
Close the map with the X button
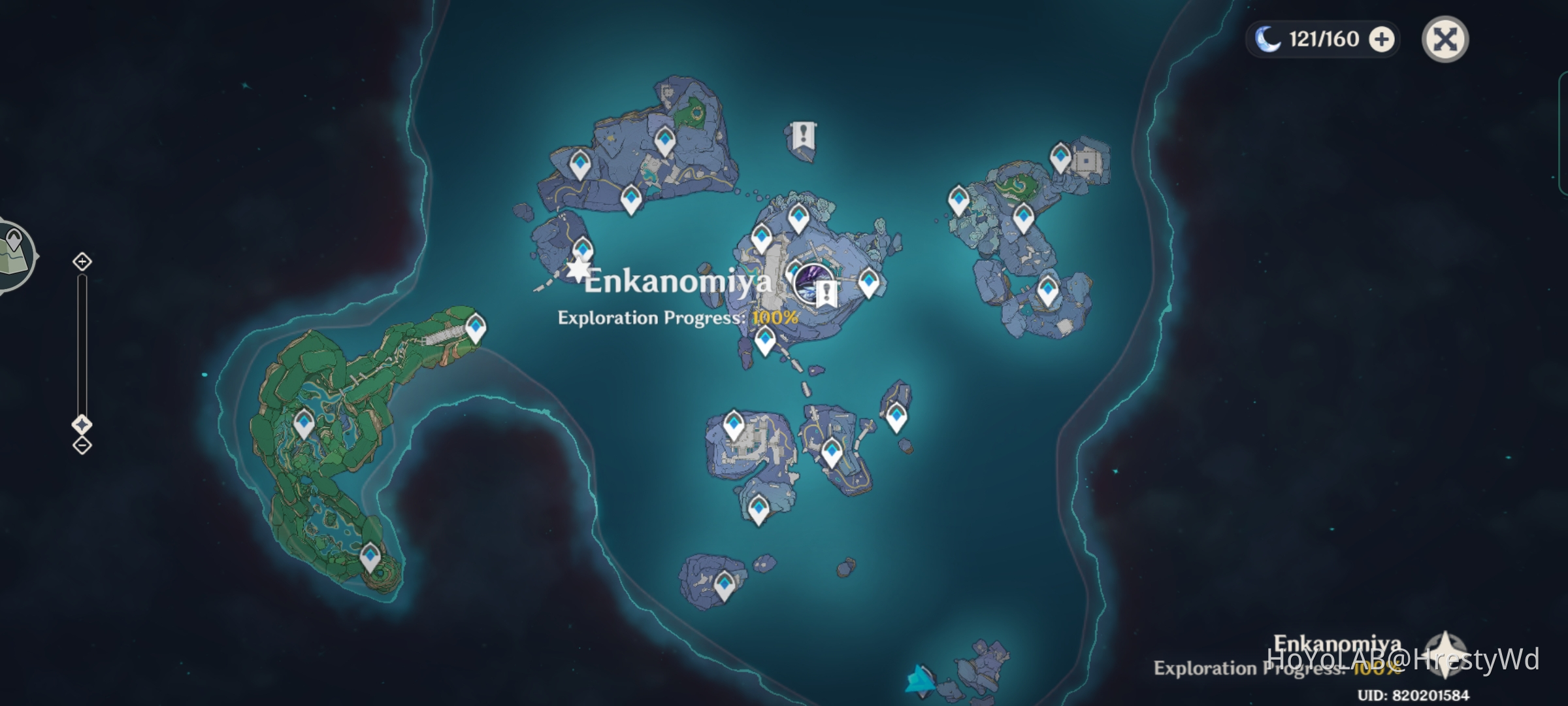(x=1446, y=39)
